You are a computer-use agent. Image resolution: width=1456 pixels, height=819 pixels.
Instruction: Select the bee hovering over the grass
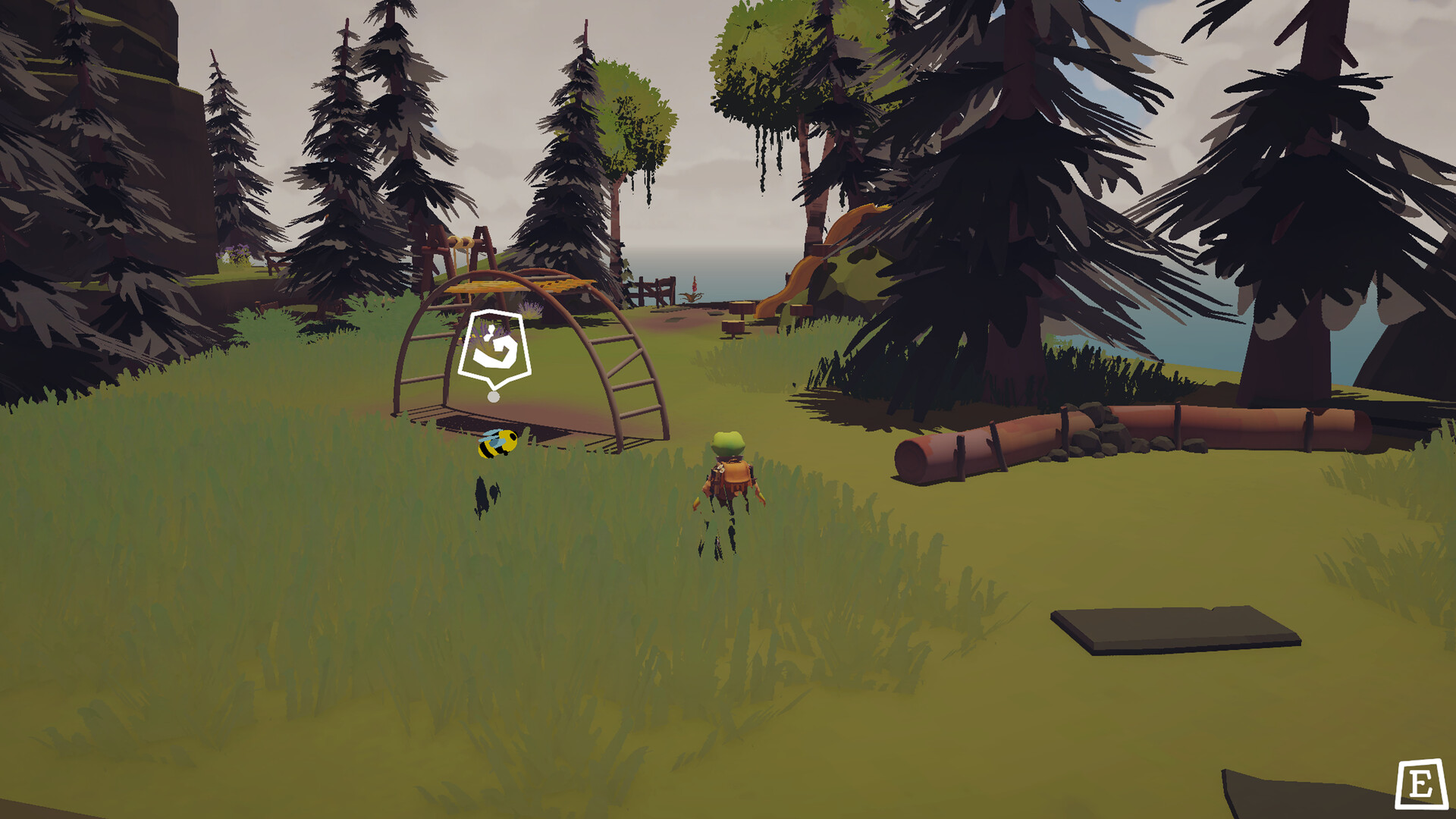tap(498, 444)
